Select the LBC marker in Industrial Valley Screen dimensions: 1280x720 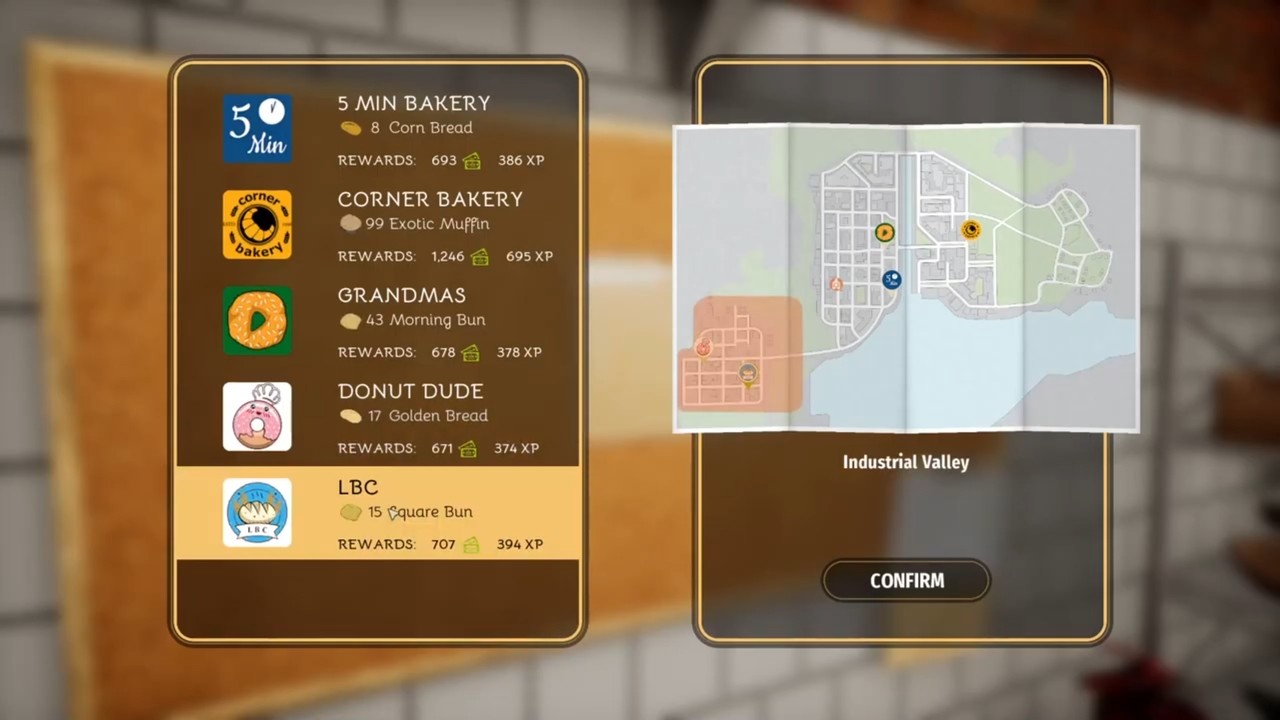(747, 372)
